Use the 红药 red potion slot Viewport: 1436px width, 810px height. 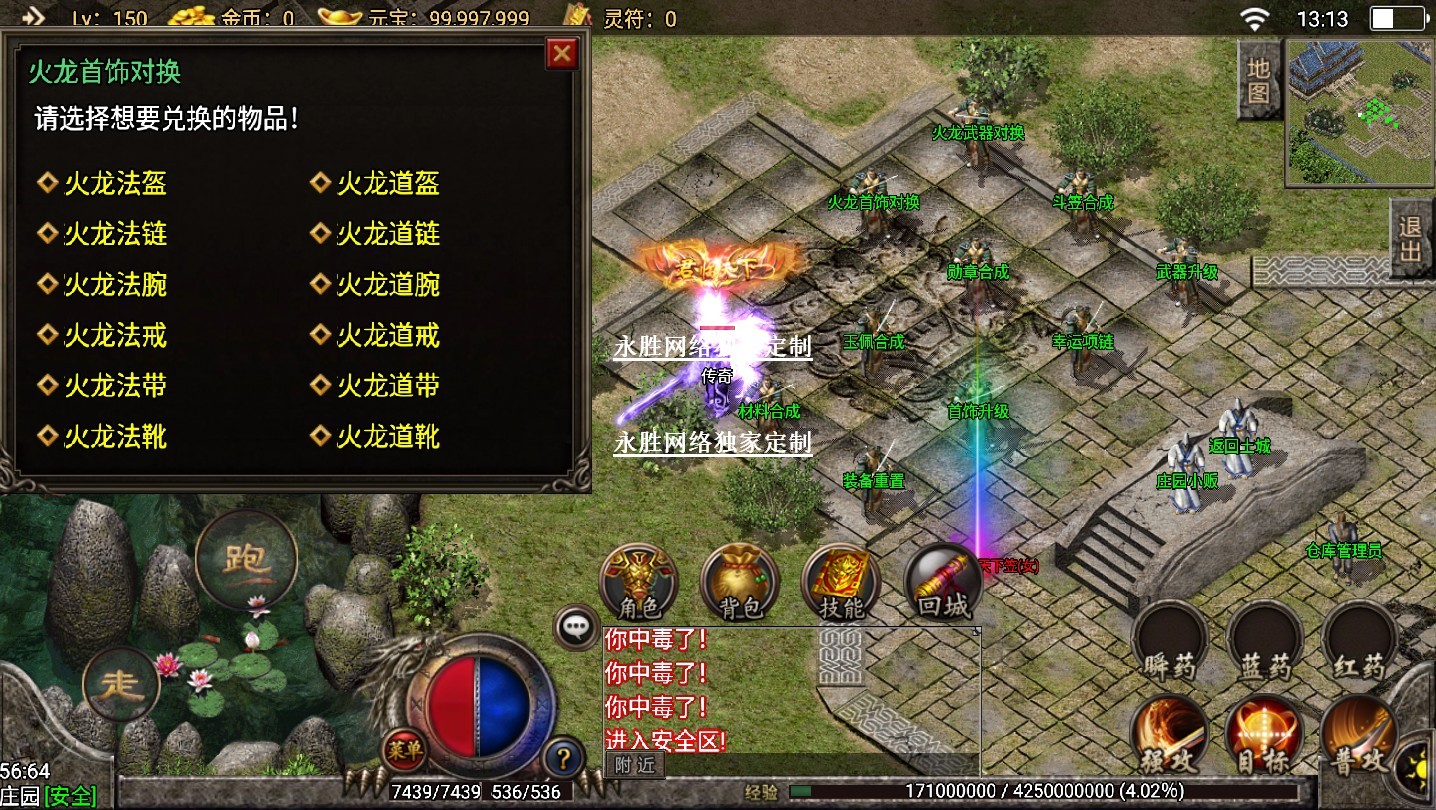pyautogui.click(x=1359, y=642)
